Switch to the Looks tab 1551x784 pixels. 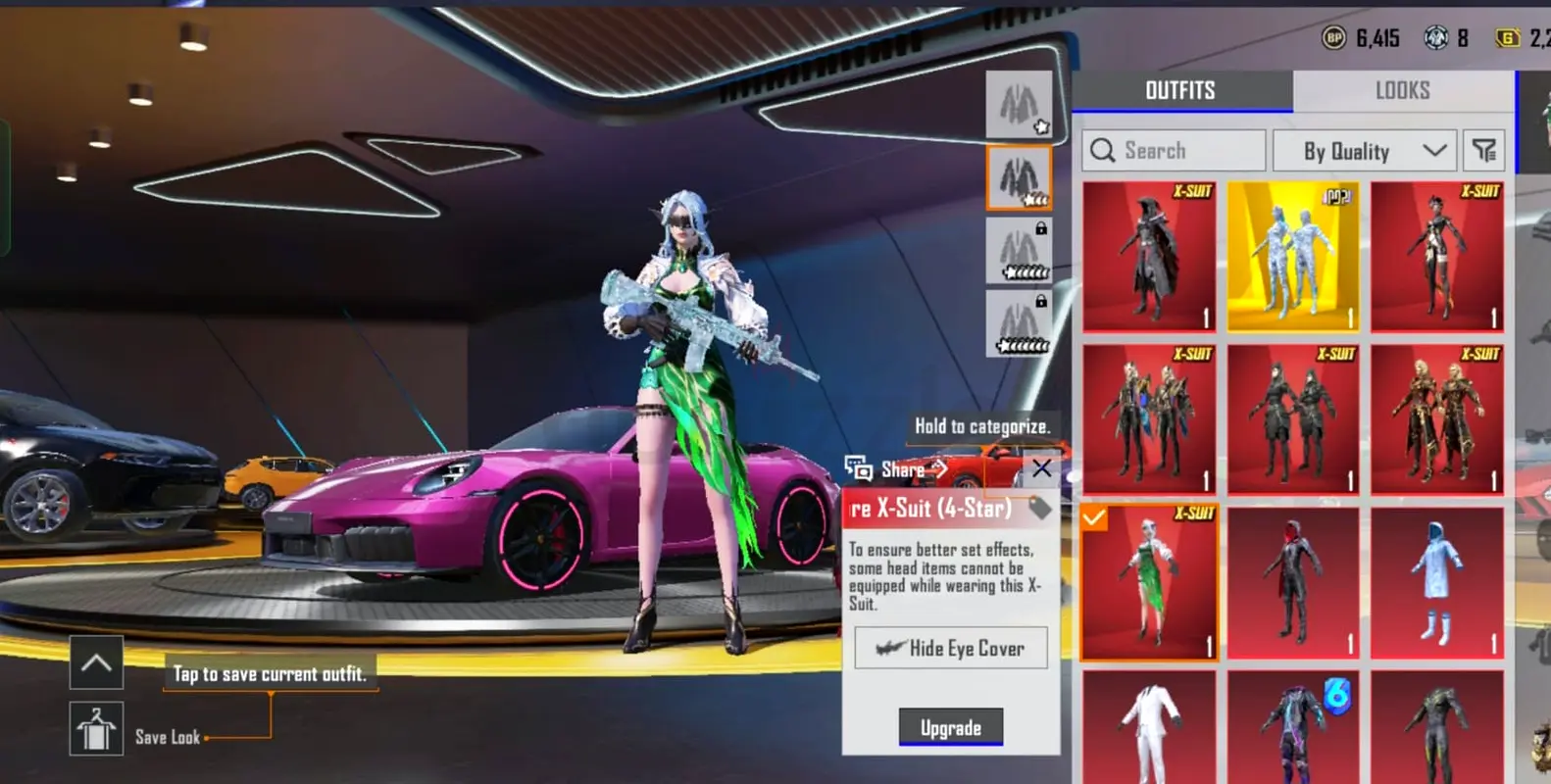(1402, 91)
